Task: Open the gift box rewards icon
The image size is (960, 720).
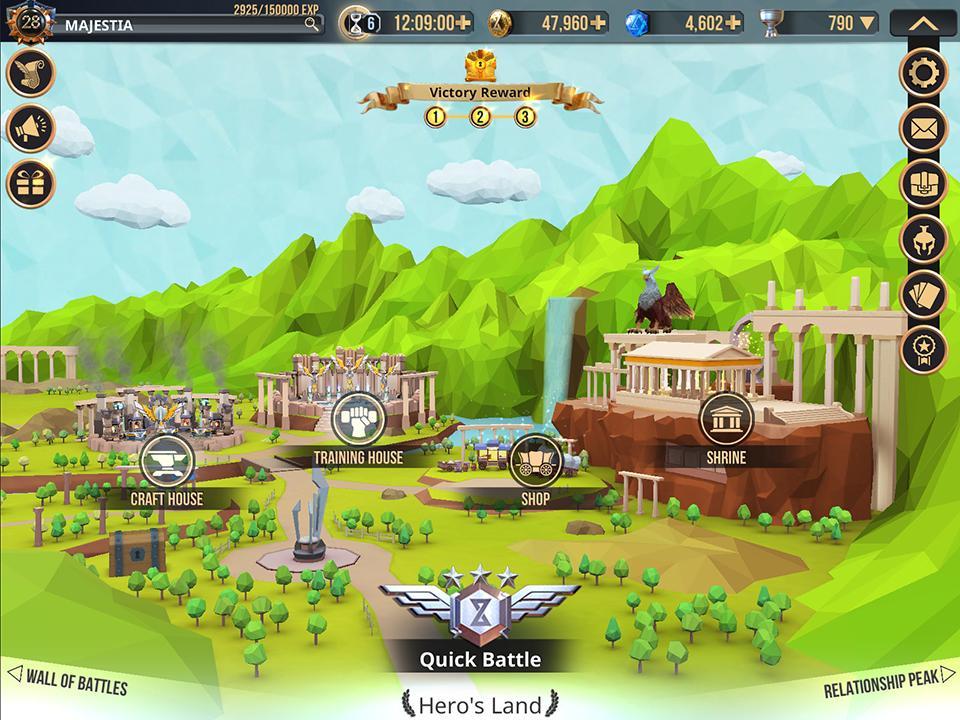Action: (x=31, y=183)
